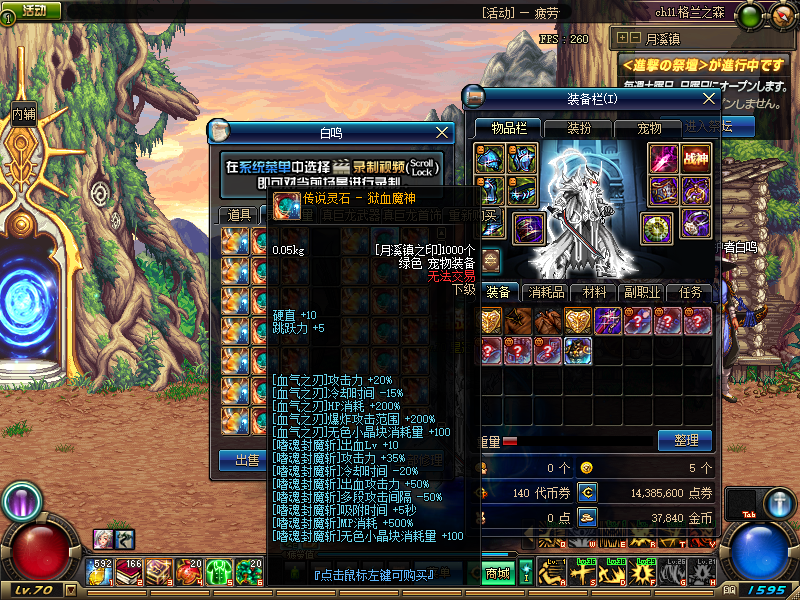Show the 材料 materials tab
Viewport: 800px width, 600px height.
(594, 292)
